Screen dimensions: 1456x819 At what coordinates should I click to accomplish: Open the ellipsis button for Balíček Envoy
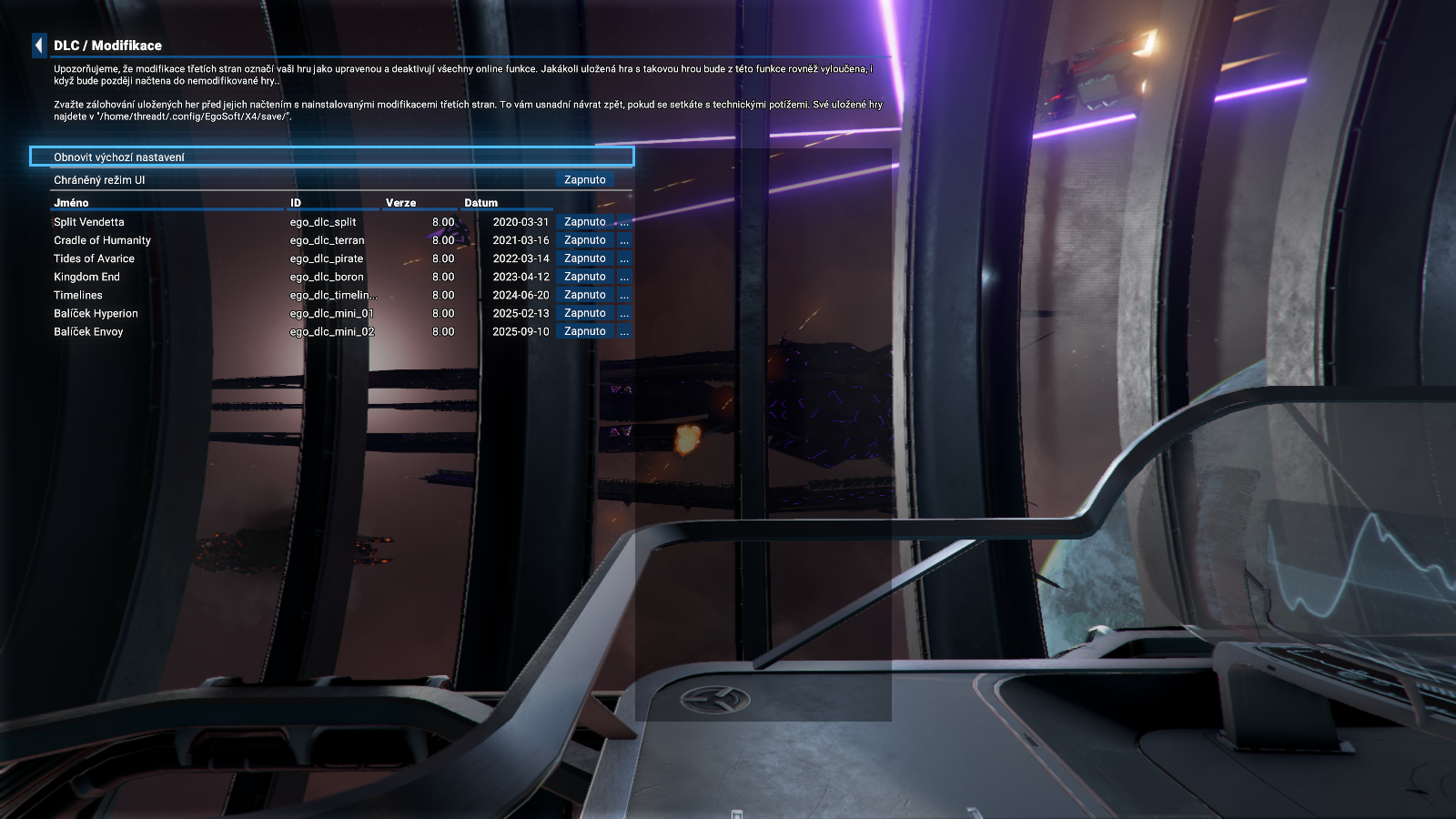tap(624, 331)
